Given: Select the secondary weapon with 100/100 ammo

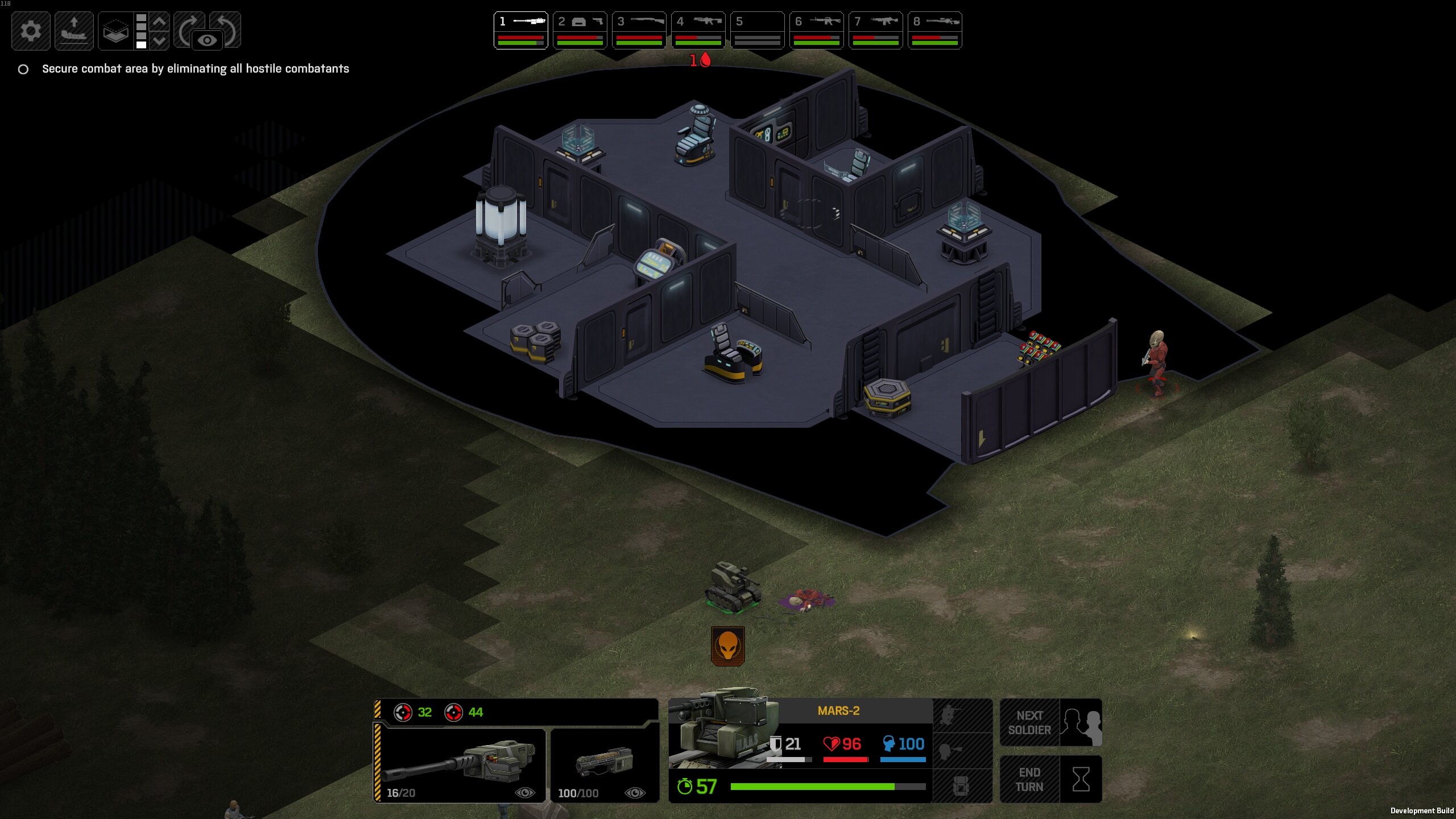Looking at the screenshot, I should click(604, 764).
